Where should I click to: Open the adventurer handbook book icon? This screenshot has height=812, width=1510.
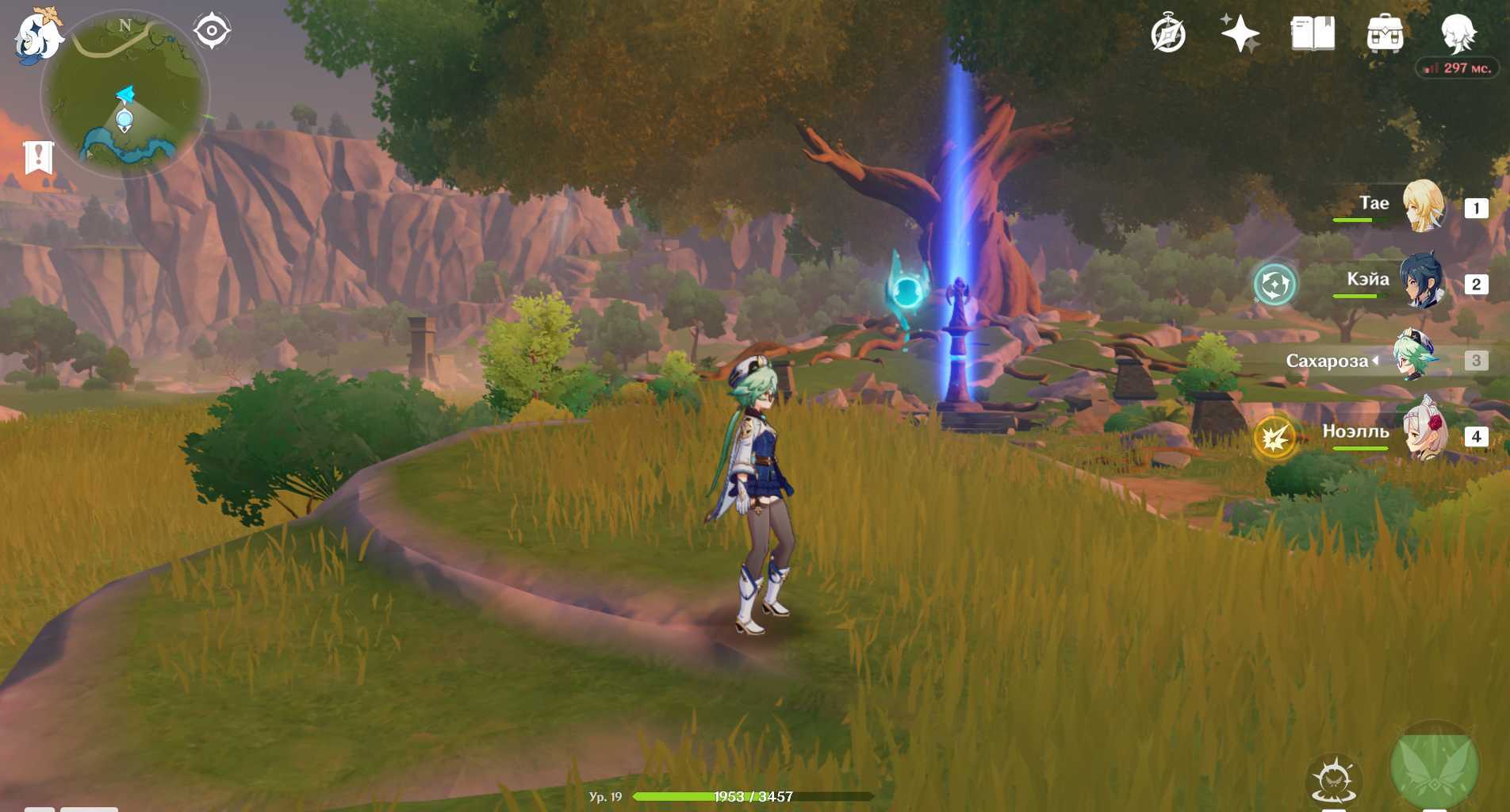coord(1313,34)
